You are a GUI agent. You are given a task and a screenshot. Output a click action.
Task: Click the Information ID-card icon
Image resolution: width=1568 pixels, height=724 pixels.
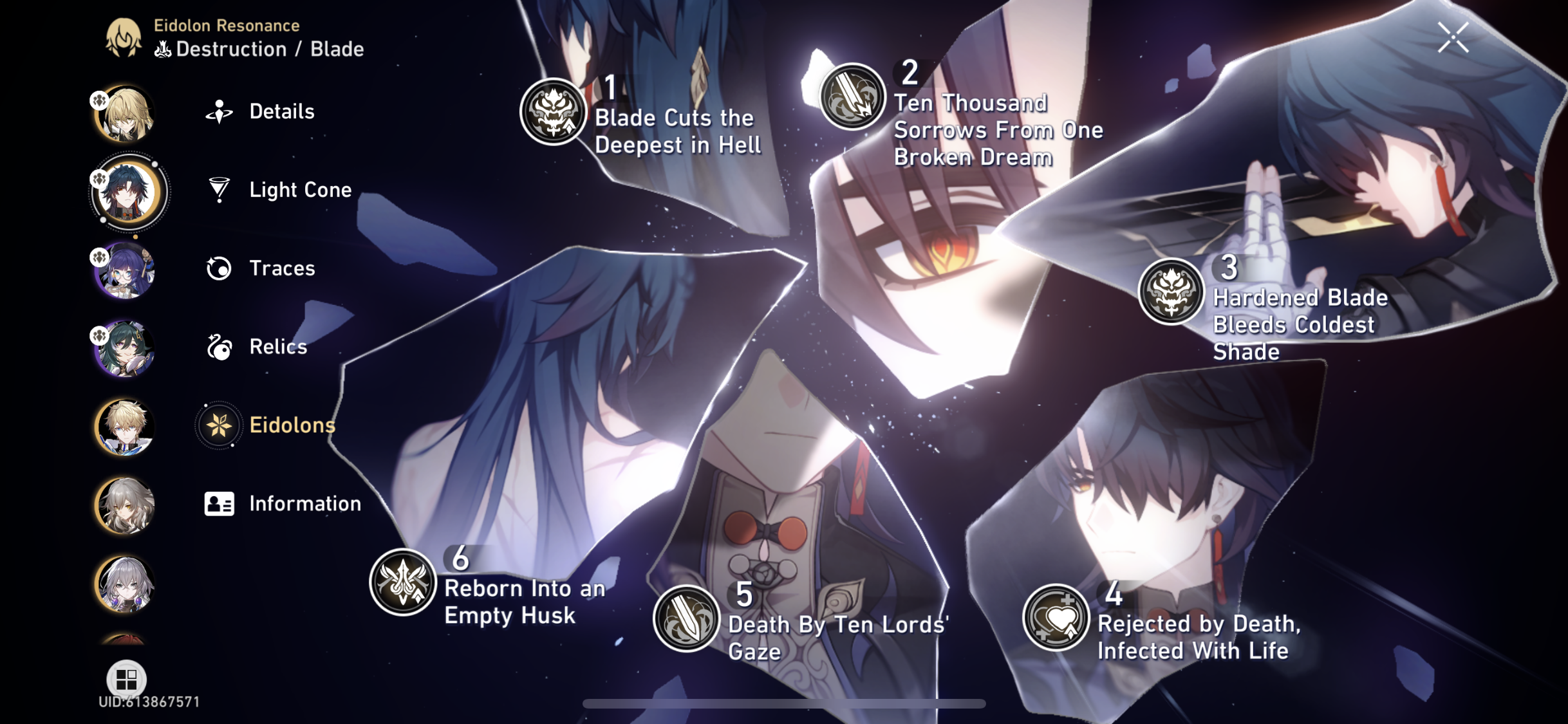pos(219,504)
